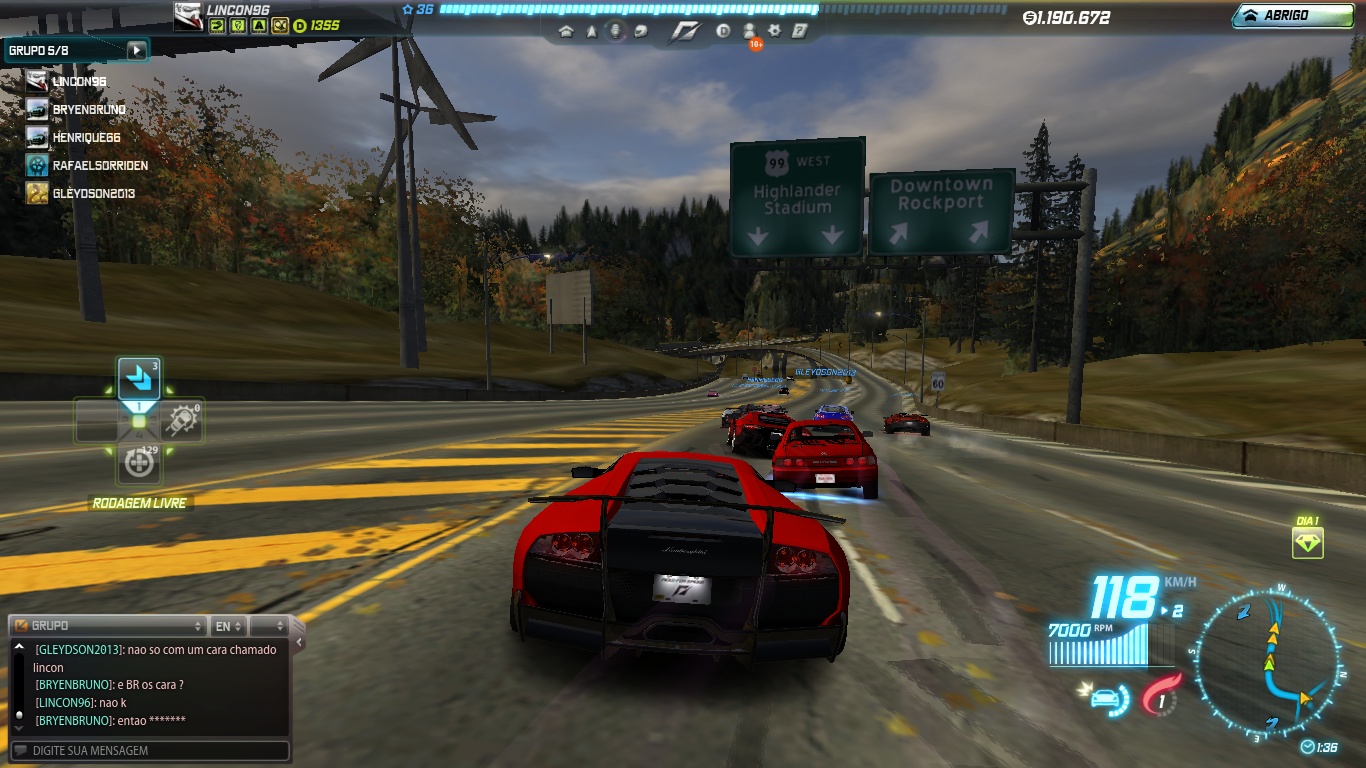Expand the Grupo 5/8 arrow button
This screenshot has height=768, width=1366.
(x=136, y=50)
